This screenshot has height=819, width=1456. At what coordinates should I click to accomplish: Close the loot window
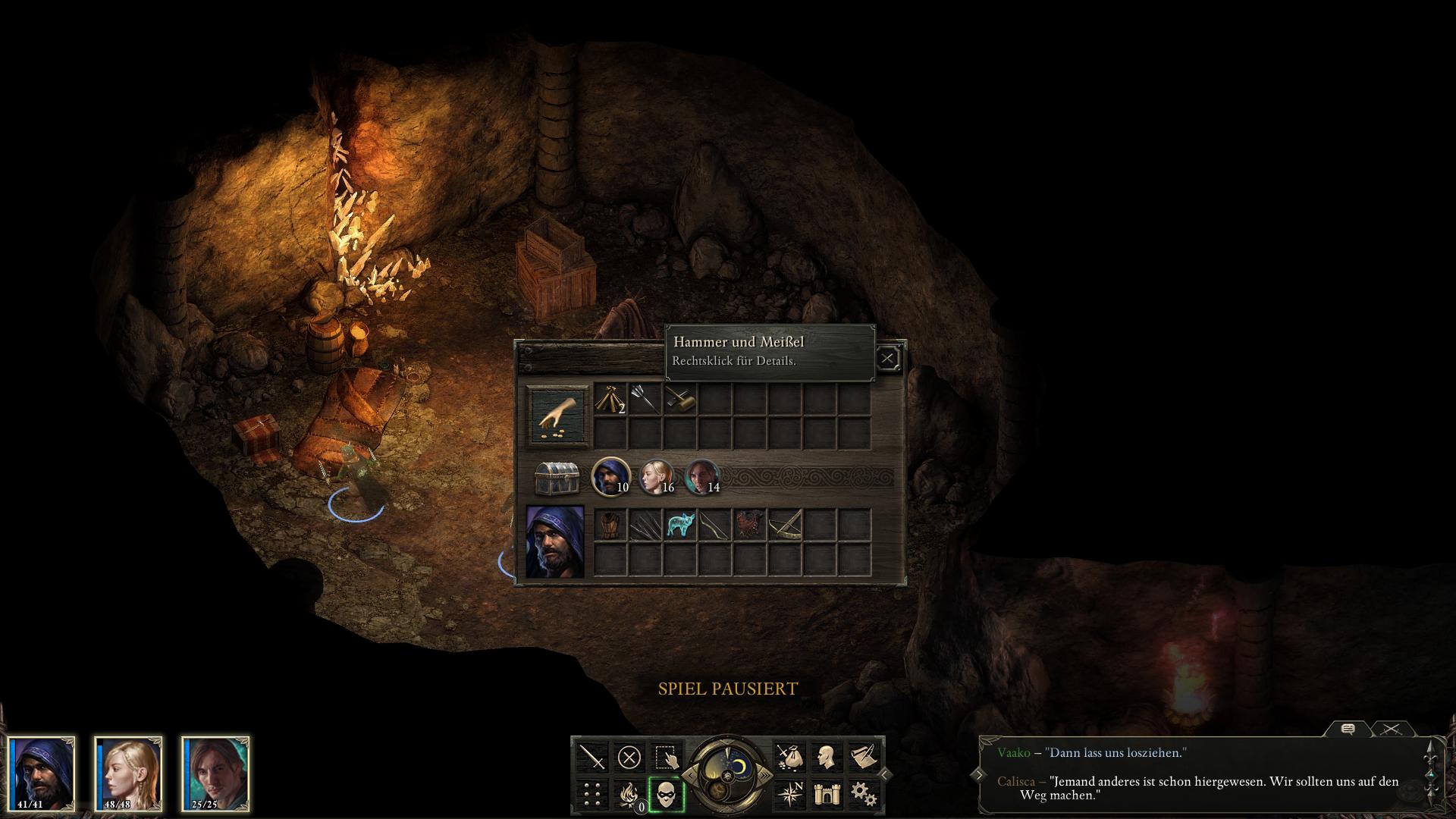tap(887, 358)
